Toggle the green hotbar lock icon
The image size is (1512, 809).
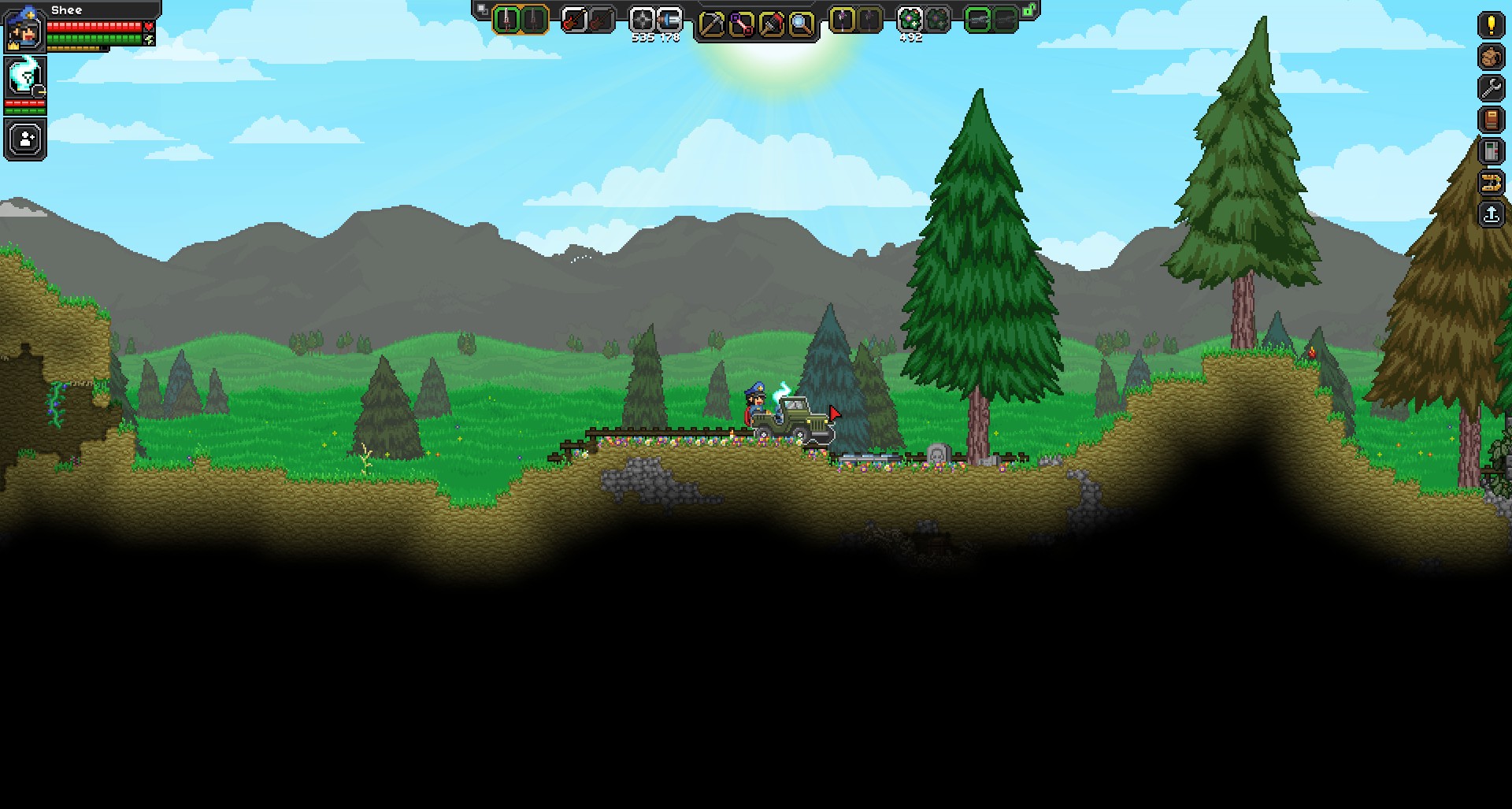(x=1029, y=10)
